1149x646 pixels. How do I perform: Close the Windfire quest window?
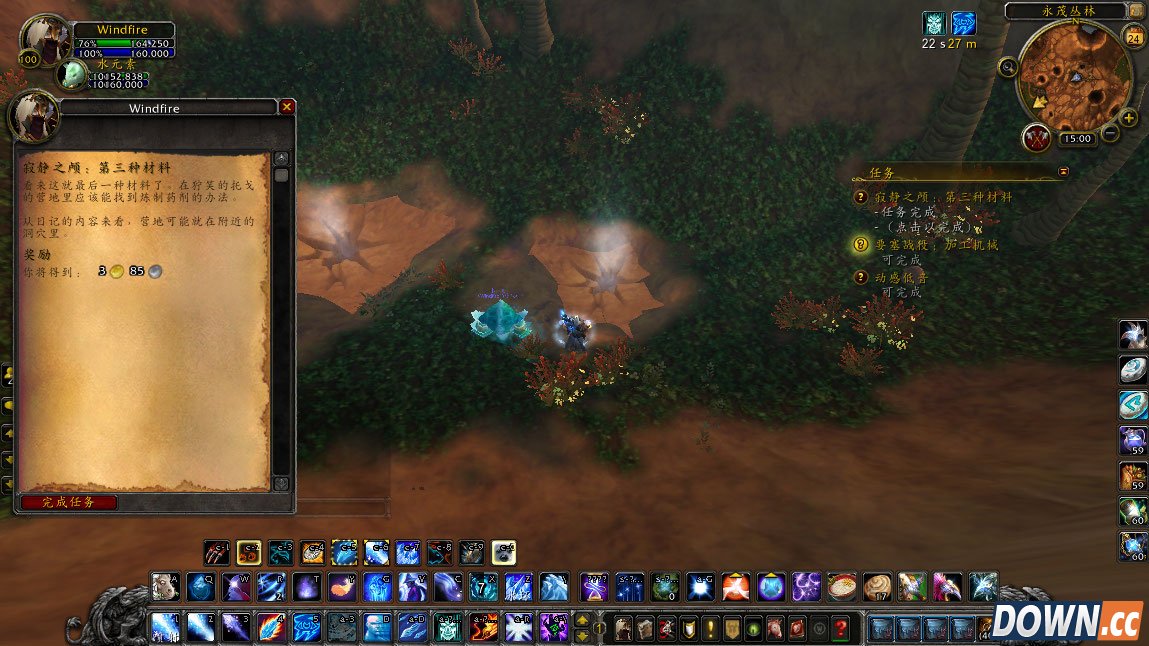click(x=287, y=107)
